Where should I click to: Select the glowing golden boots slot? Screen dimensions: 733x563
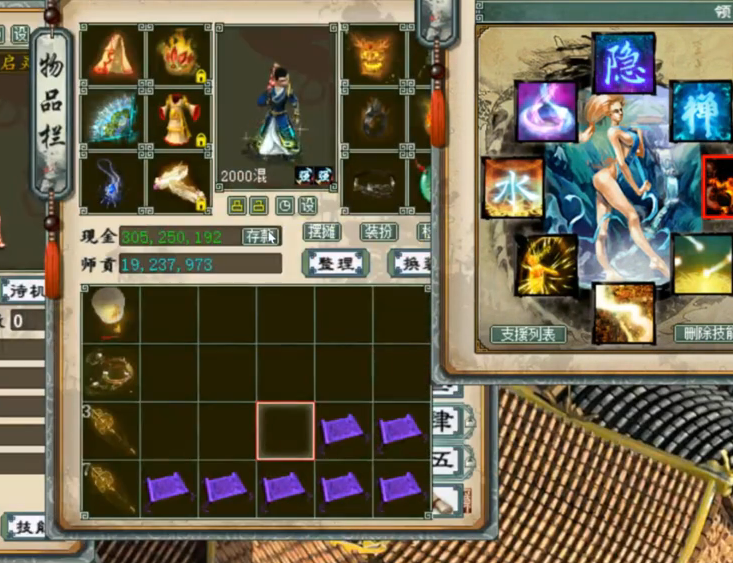pos(179,181)
